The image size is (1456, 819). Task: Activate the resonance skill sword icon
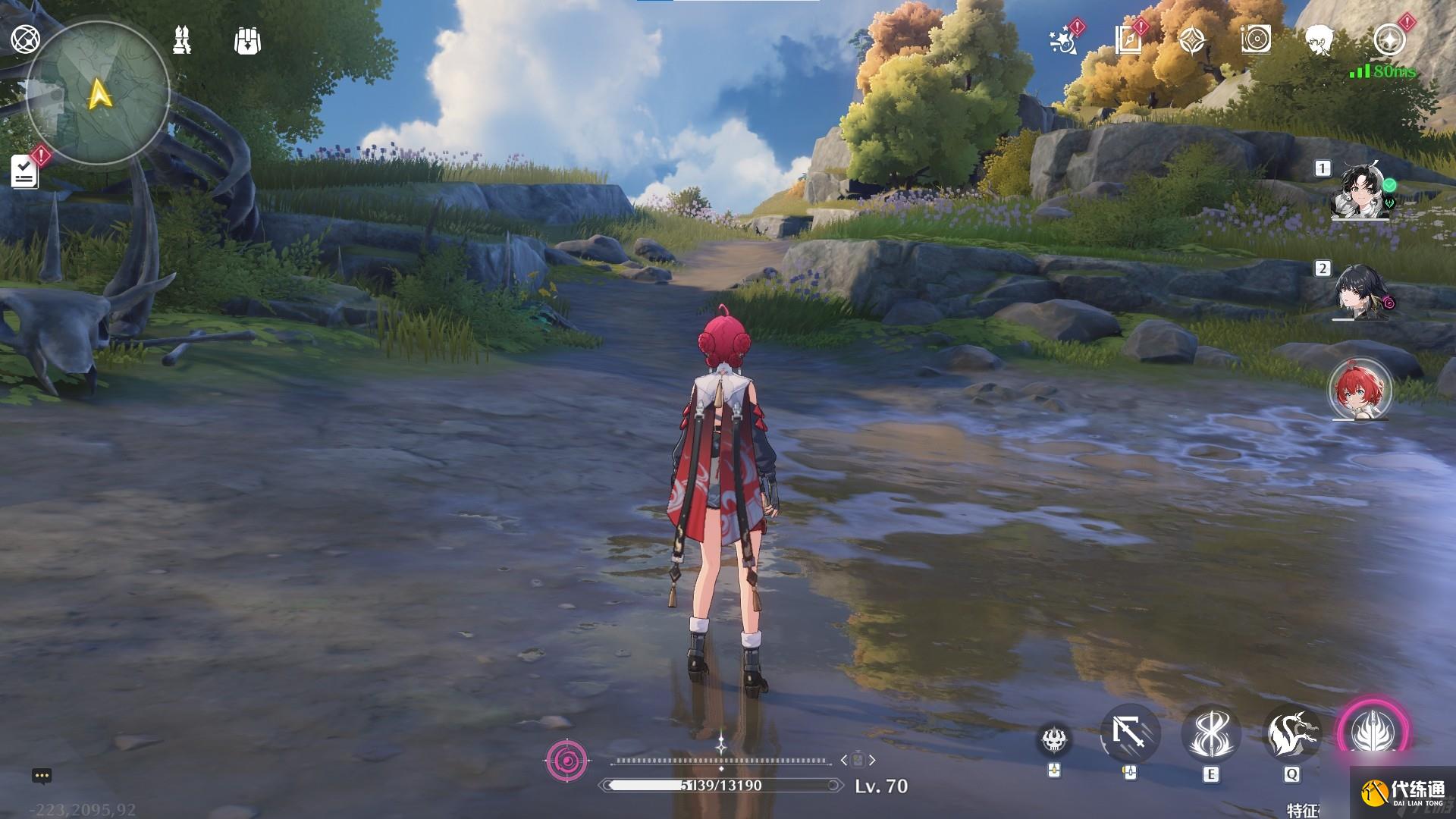pos(1210,734)
